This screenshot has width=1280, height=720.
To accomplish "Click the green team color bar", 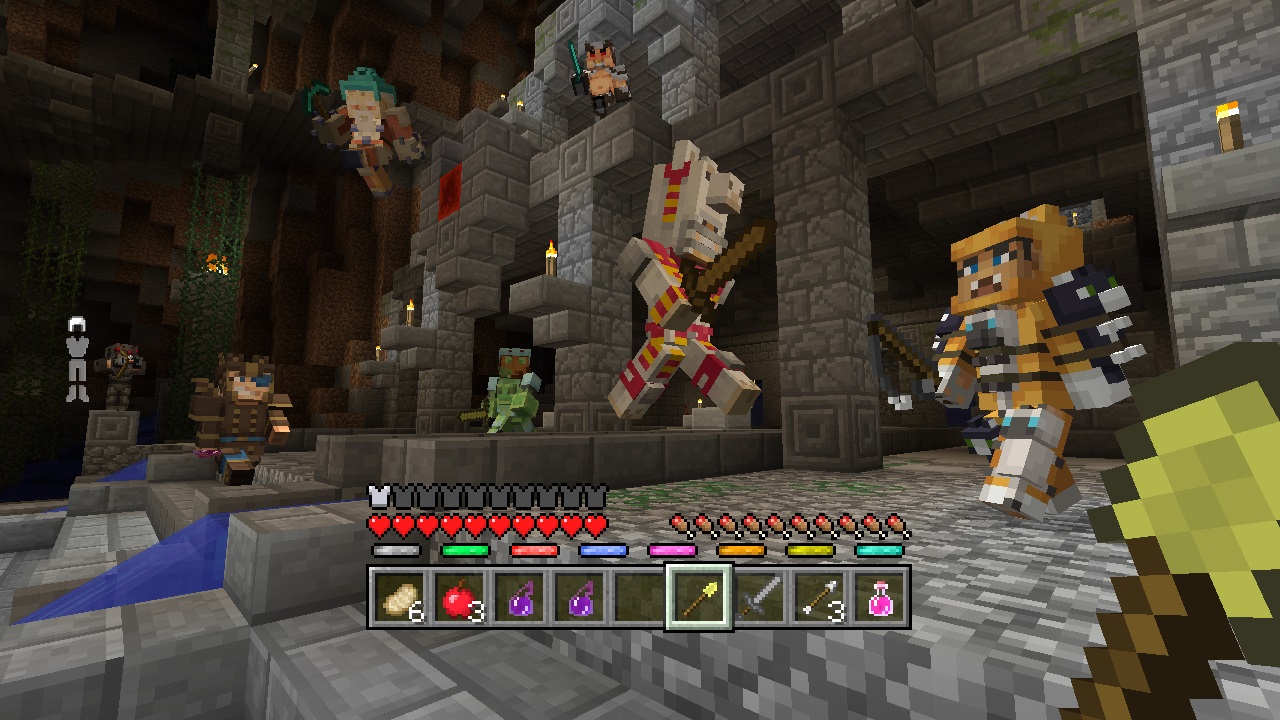I will [x=466, y=549].
